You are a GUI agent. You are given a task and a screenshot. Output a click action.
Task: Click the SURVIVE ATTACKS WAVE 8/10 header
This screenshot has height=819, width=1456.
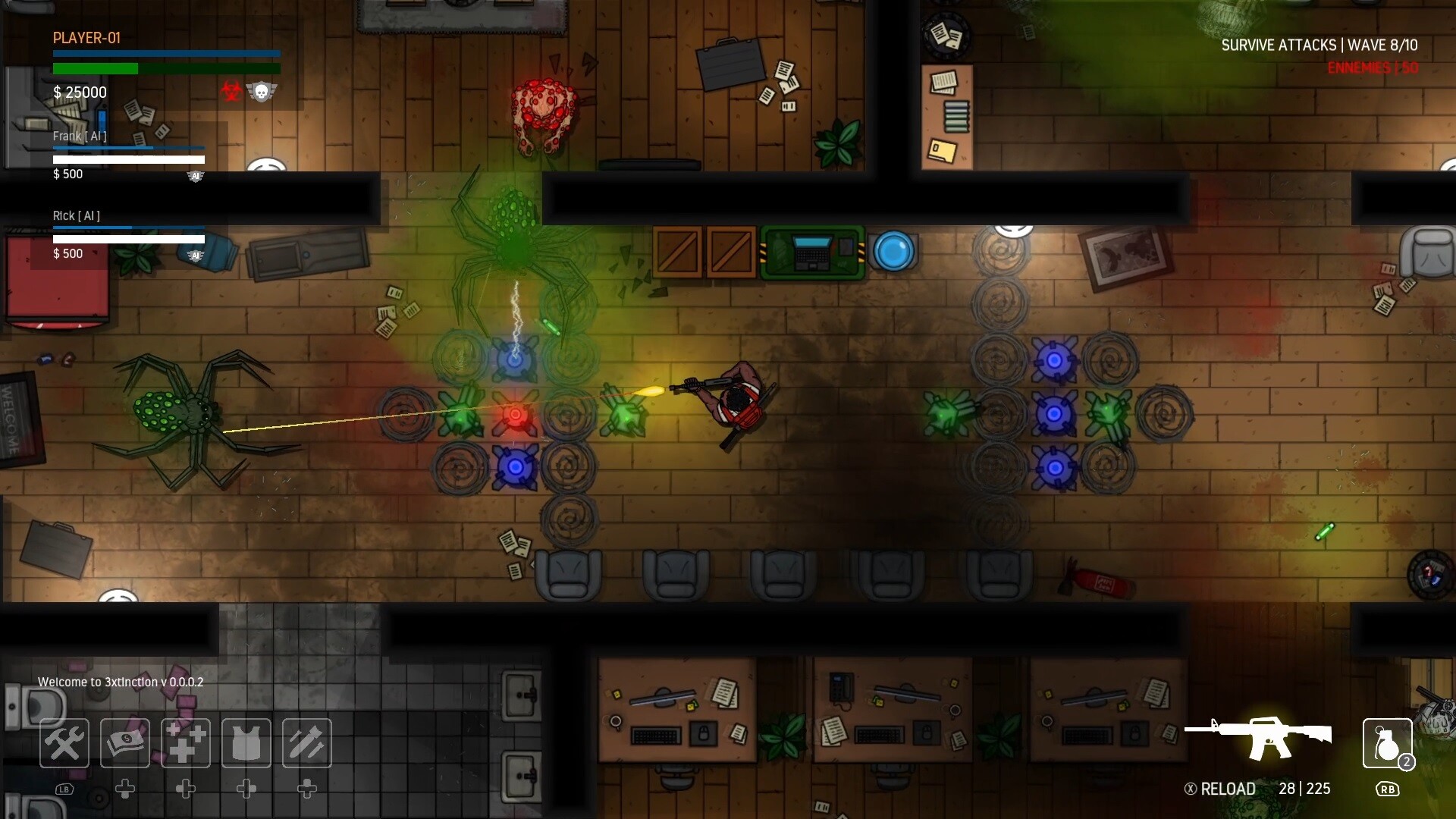click(x=1320, y=45)
